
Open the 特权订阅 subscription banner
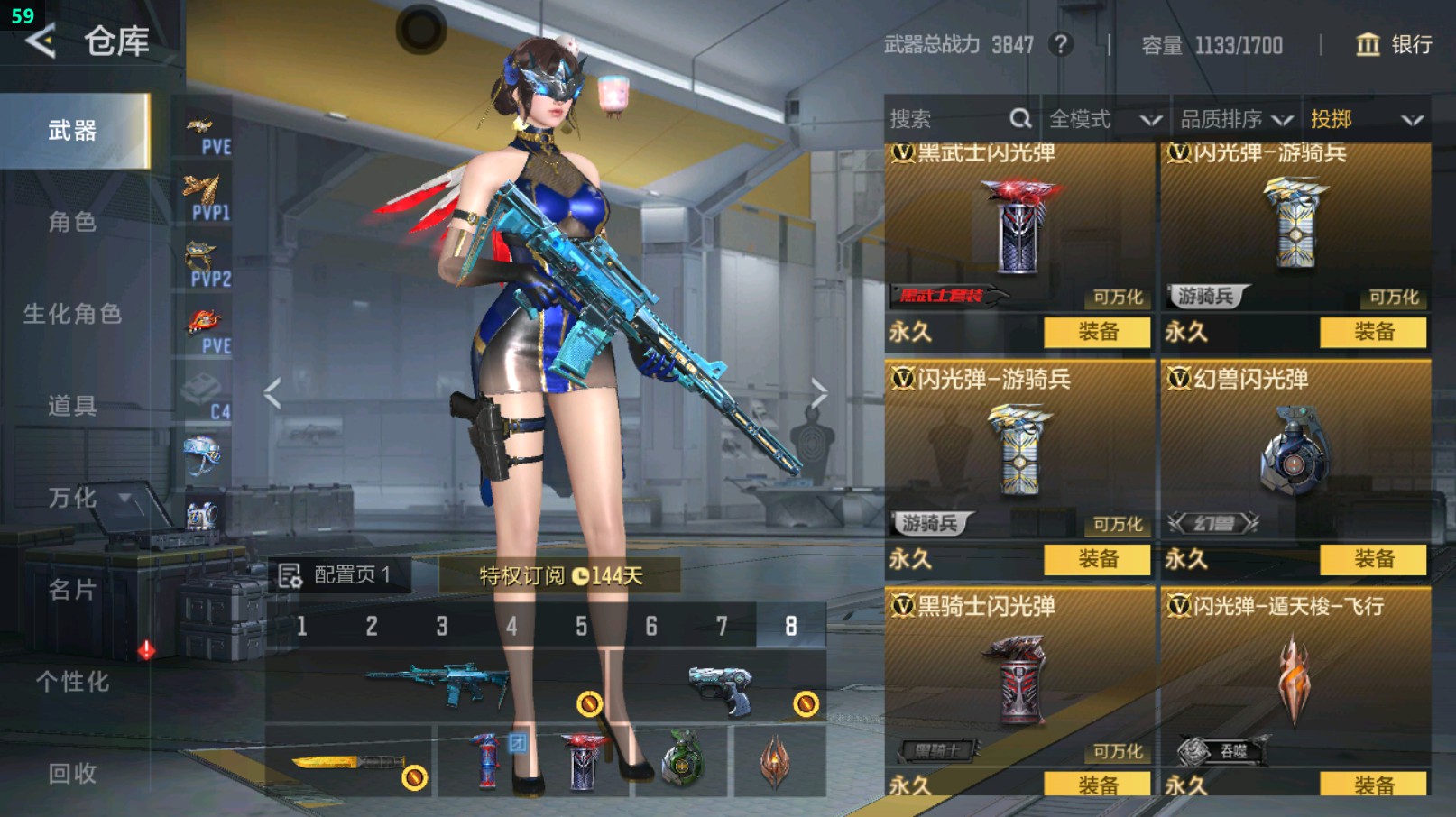tap(559, 575)
